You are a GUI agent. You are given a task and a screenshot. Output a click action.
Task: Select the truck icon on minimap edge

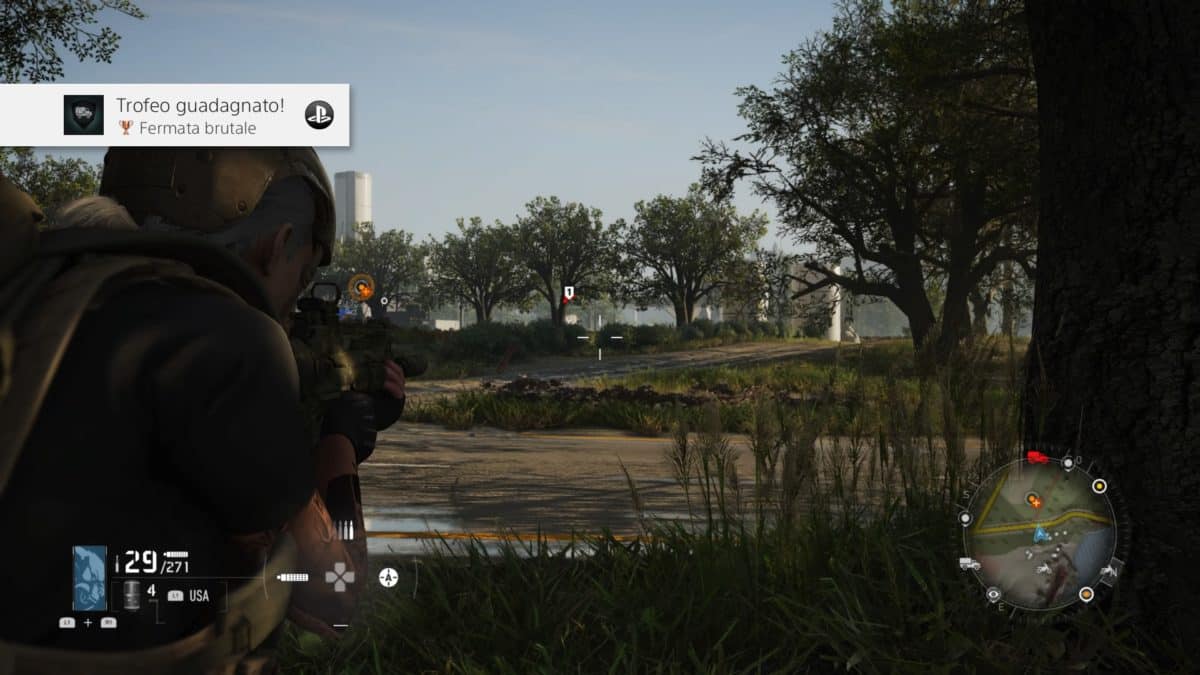tap(969, 564)
